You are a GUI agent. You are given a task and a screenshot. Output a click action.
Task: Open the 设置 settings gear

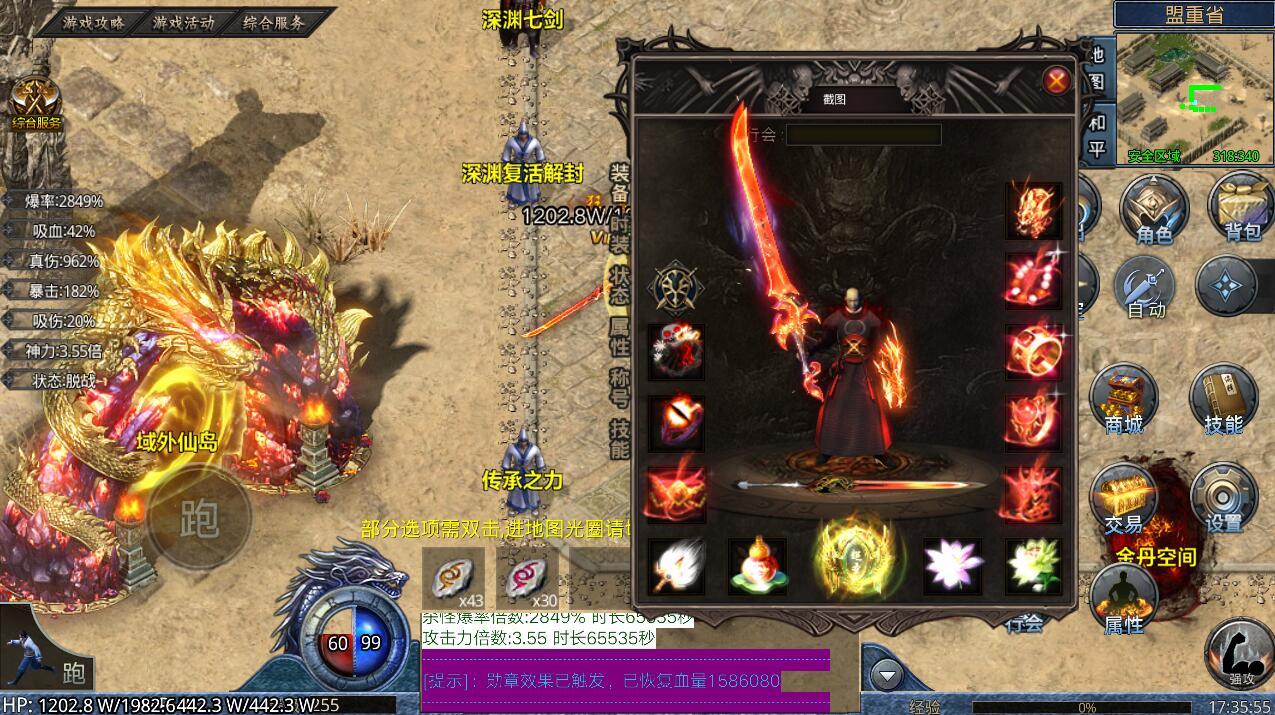click(x=1222, y=497)
